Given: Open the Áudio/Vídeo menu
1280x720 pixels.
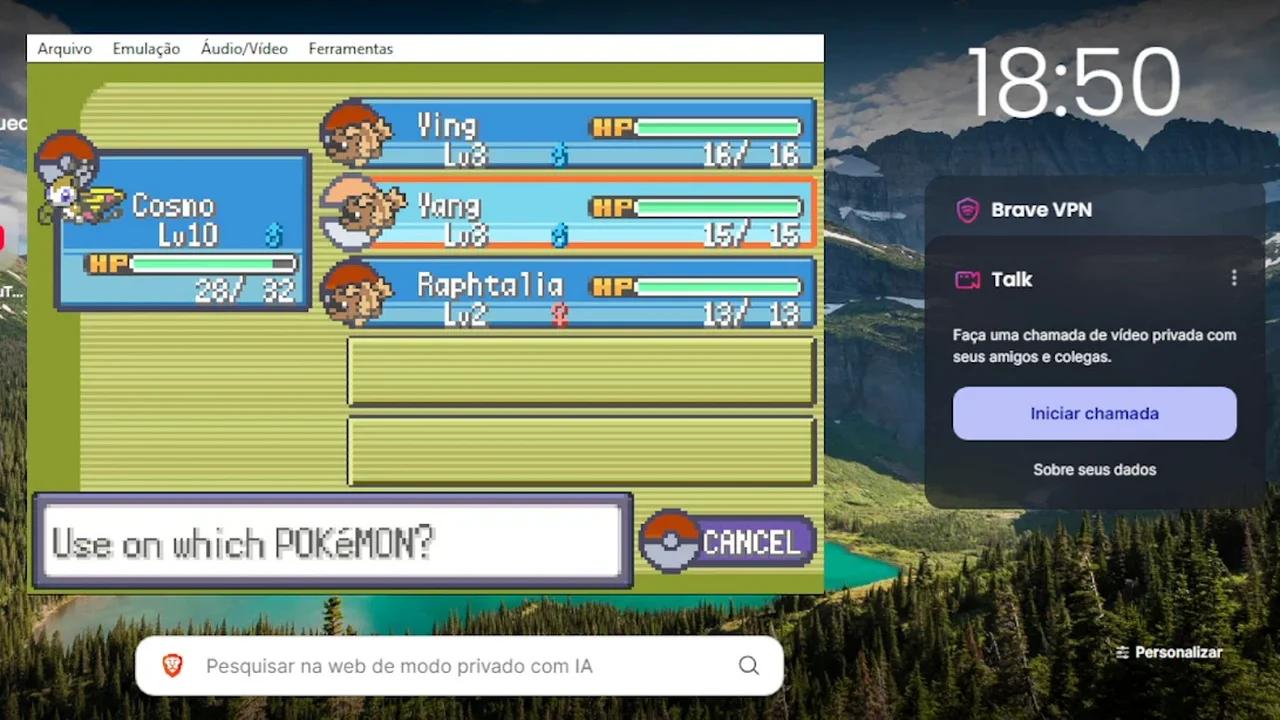Looking at the screenshot, I should 244,48.
